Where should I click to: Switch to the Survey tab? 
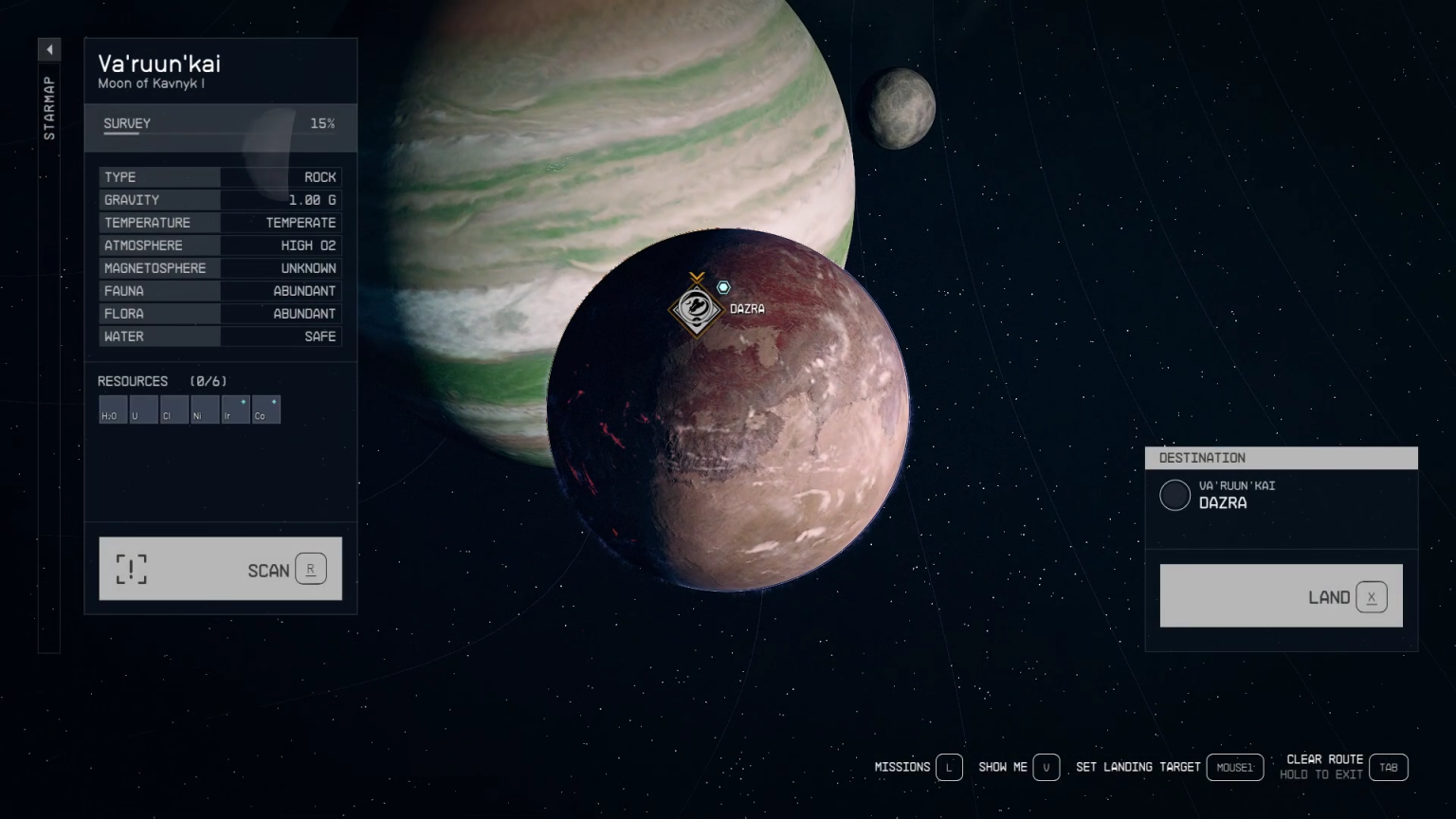pos(125,123)
